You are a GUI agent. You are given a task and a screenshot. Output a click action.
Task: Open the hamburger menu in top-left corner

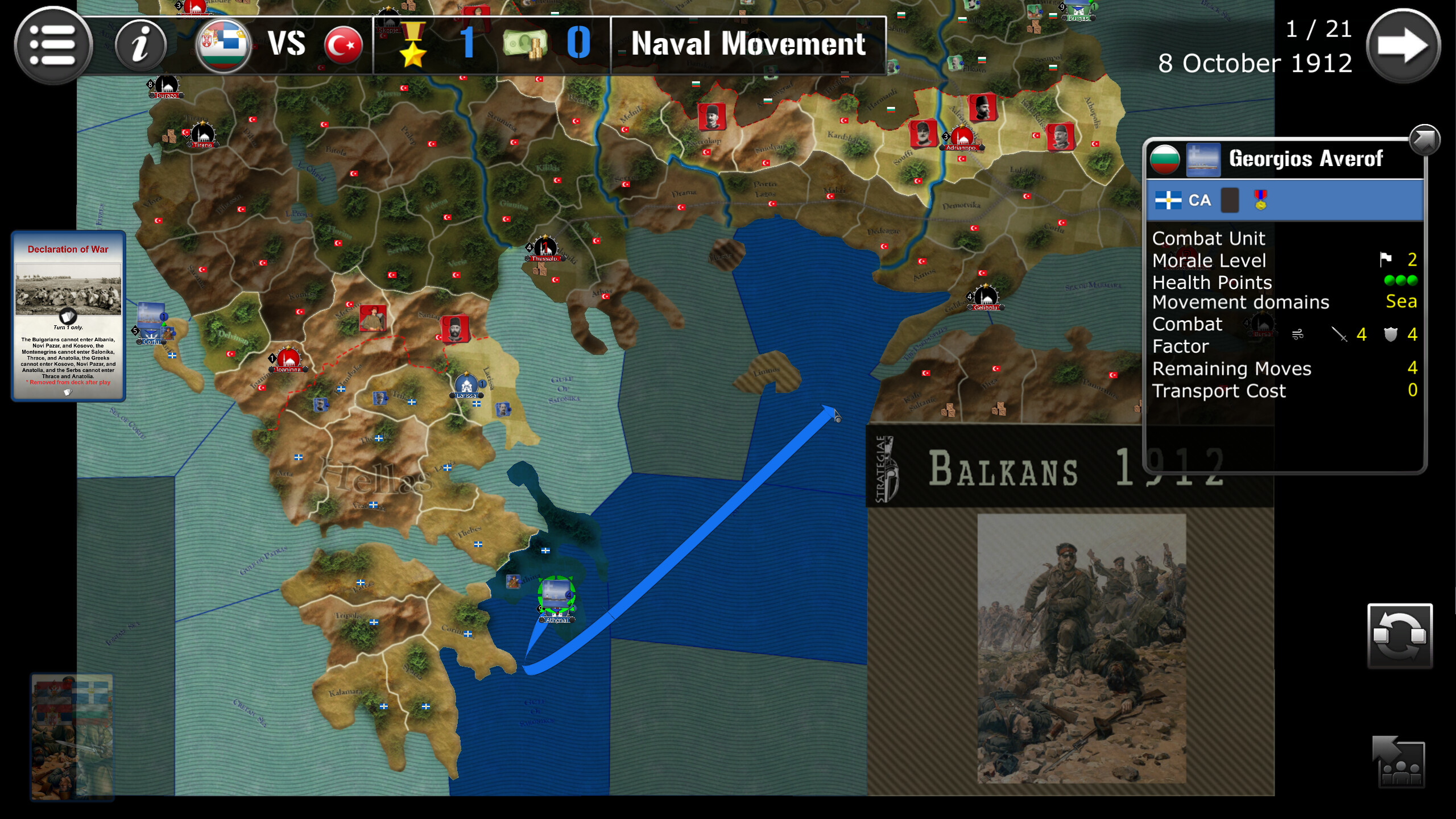pyautogui.click(x=54, y=45)
